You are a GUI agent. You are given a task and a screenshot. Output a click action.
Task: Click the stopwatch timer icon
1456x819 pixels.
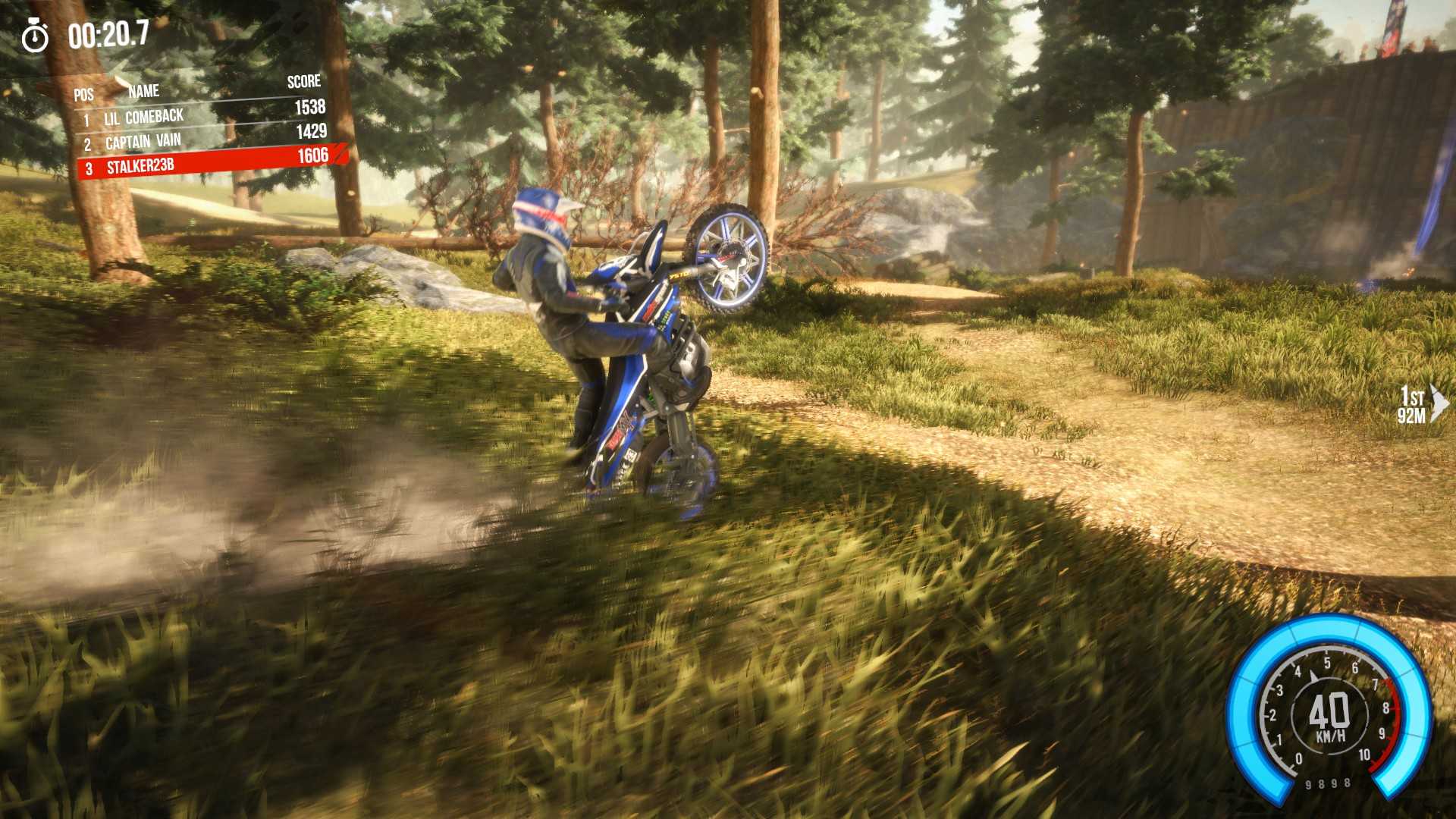click(36, 33)
